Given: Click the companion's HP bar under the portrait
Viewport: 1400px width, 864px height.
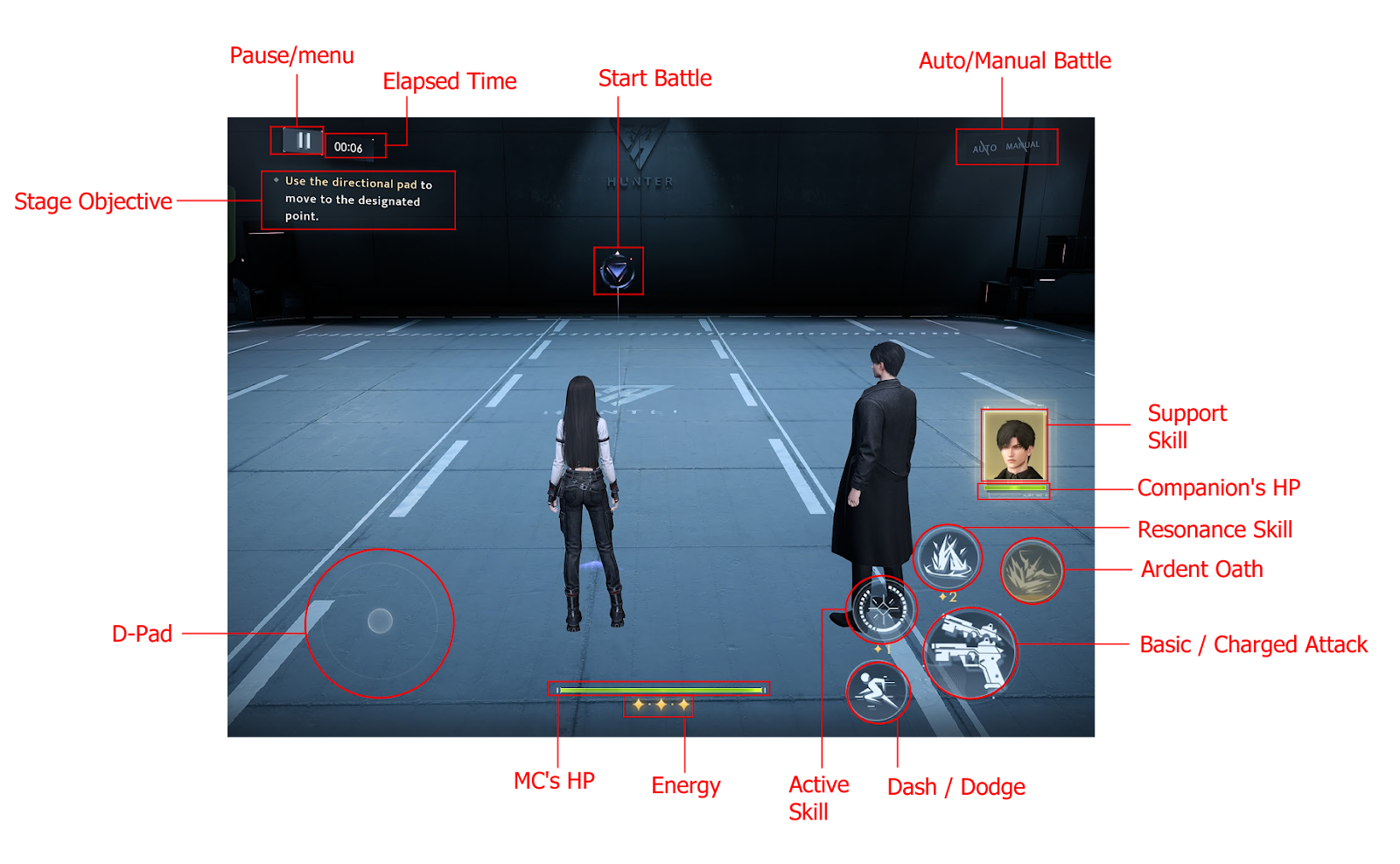Looking at the screenshot, I should pos(1012,488).
